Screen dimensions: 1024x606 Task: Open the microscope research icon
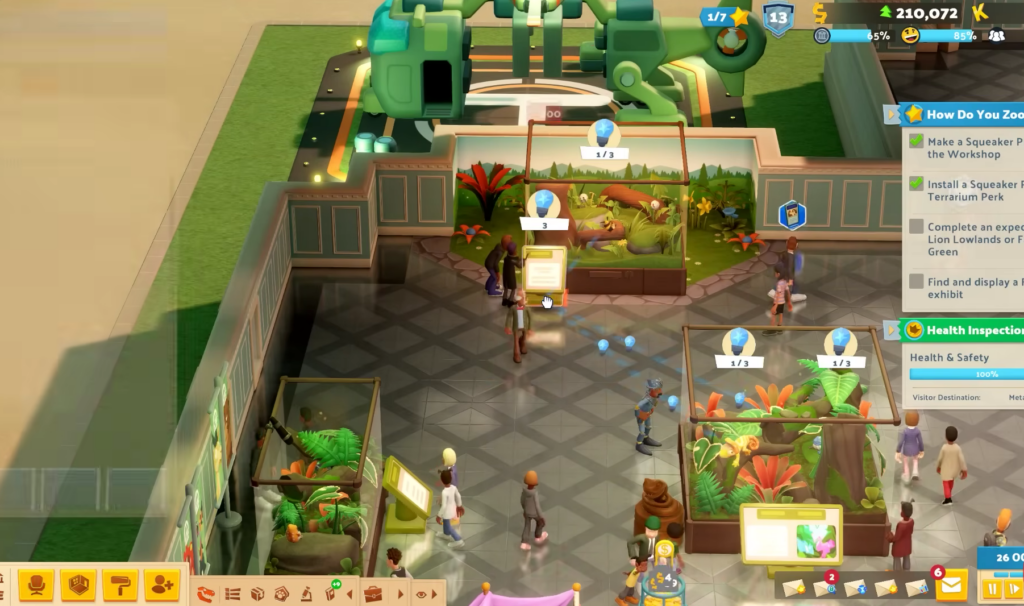click(304, 594)
